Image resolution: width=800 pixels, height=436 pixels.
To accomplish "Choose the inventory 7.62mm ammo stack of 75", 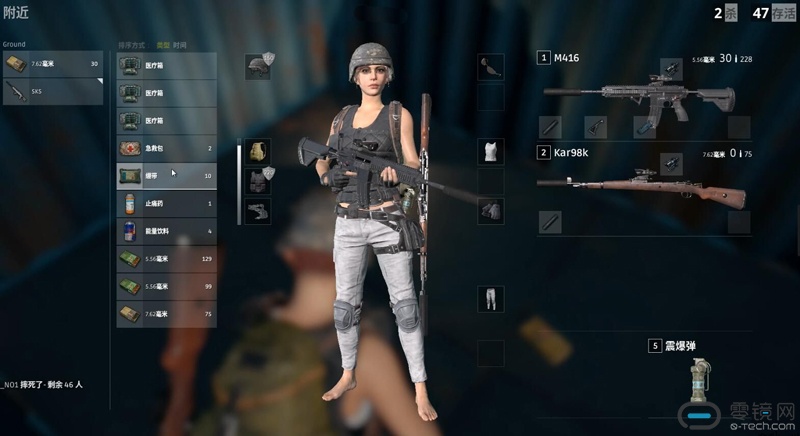I will click(x=166, y=314).
